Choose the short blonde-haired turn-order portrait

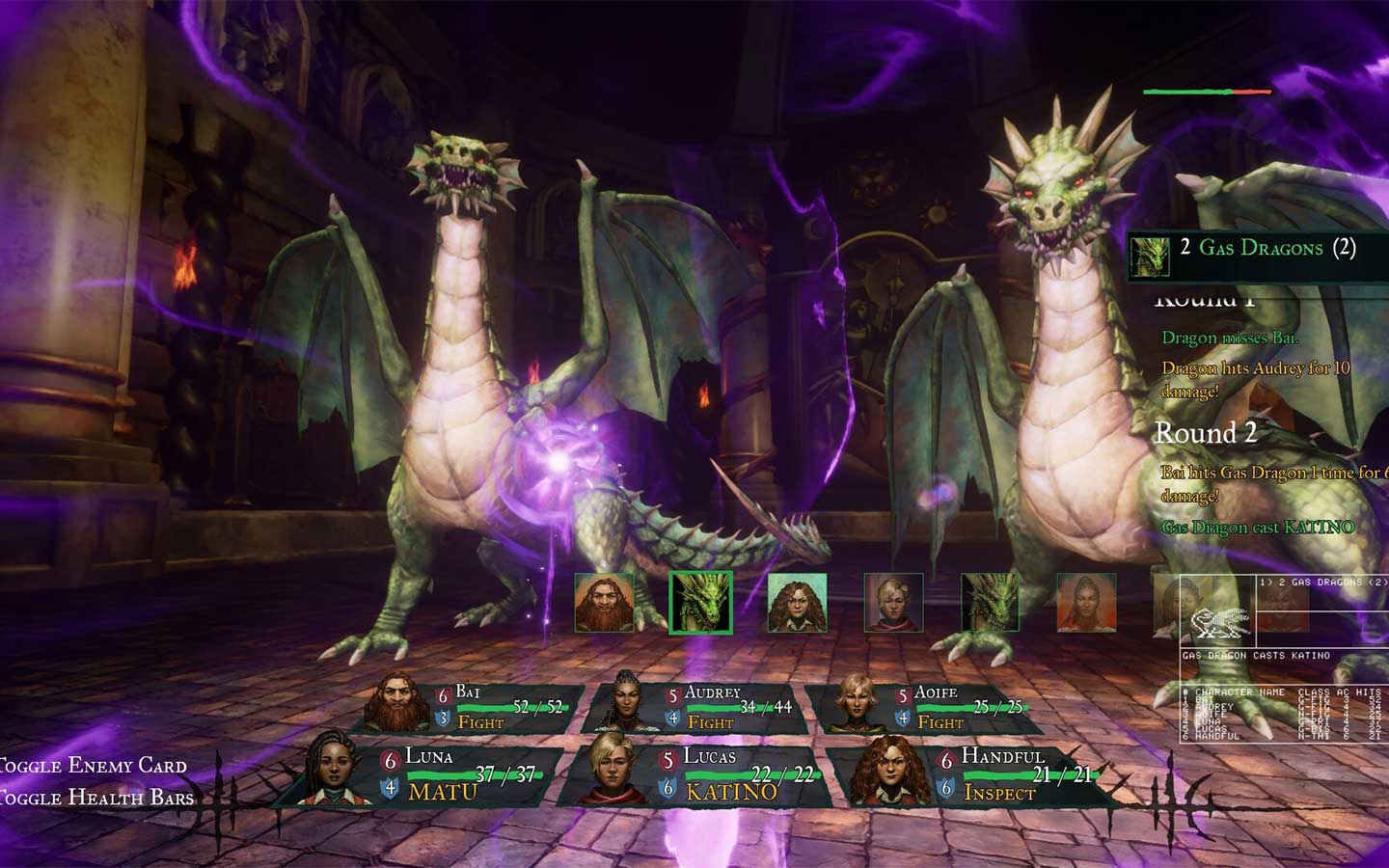tap(893, 603)
